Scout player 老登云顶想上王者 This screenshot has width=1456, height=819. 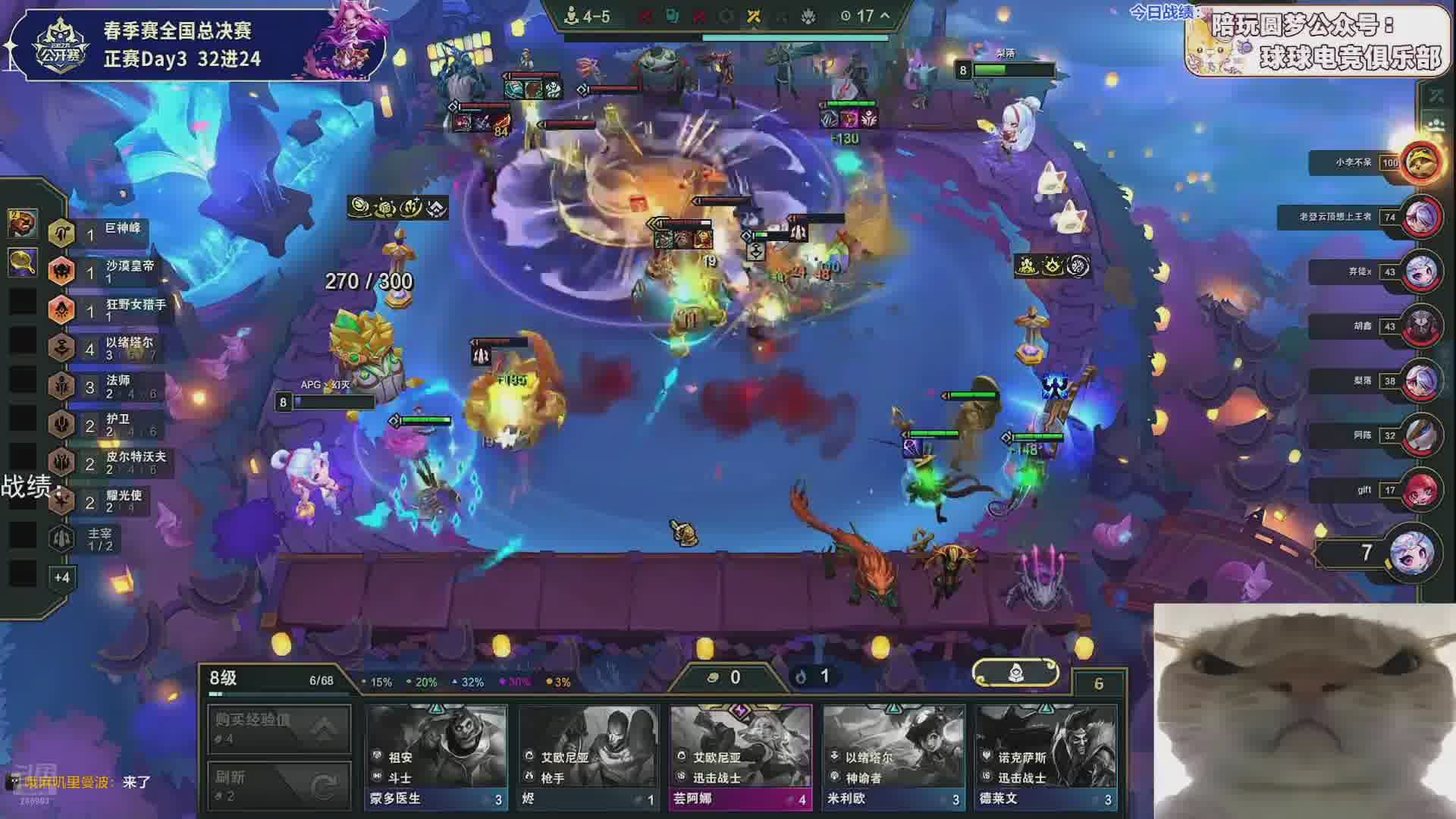coord(1421,217)
